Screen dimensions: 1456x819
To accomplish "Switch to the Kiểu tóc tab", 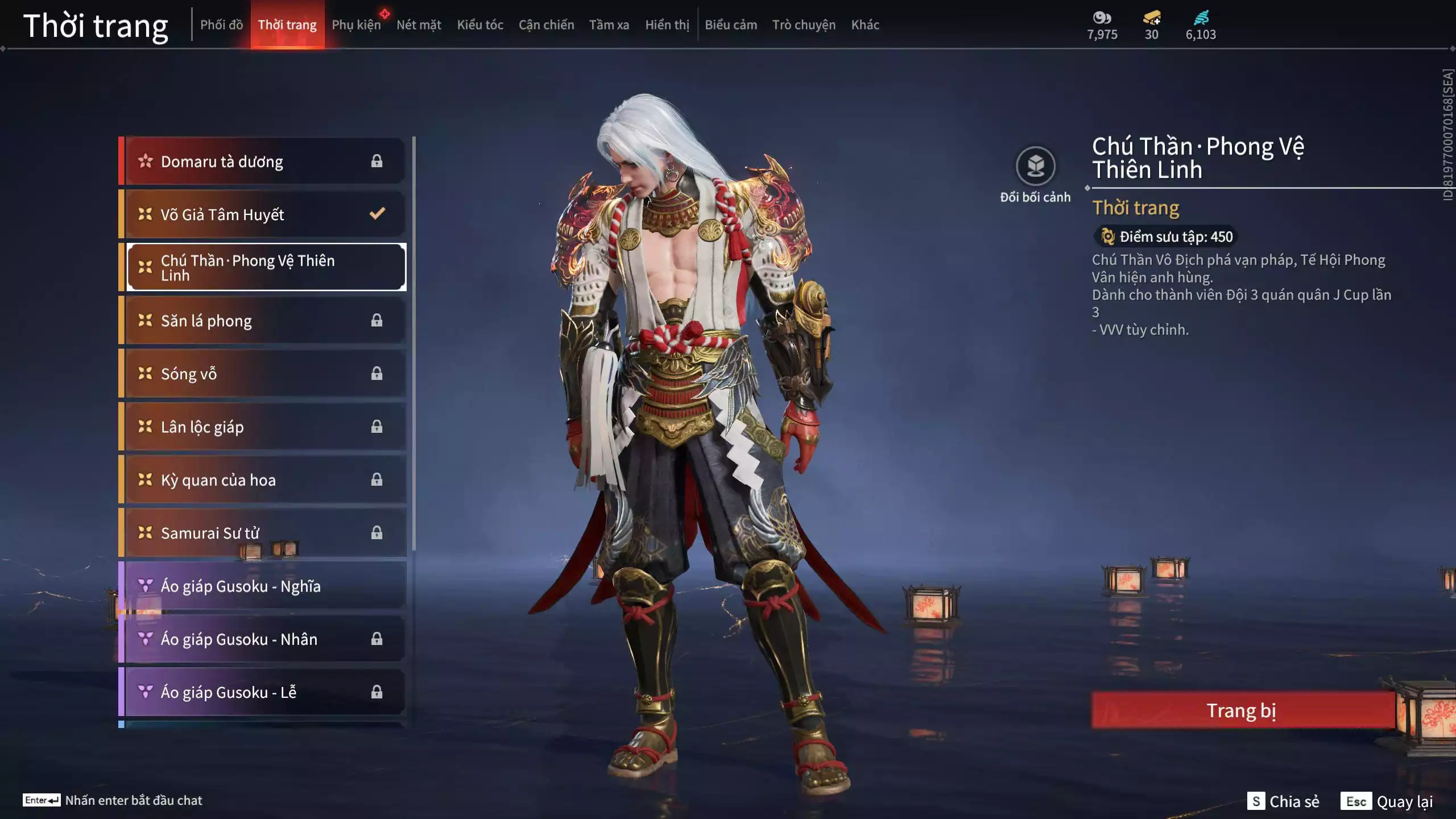I will [479, 24].
